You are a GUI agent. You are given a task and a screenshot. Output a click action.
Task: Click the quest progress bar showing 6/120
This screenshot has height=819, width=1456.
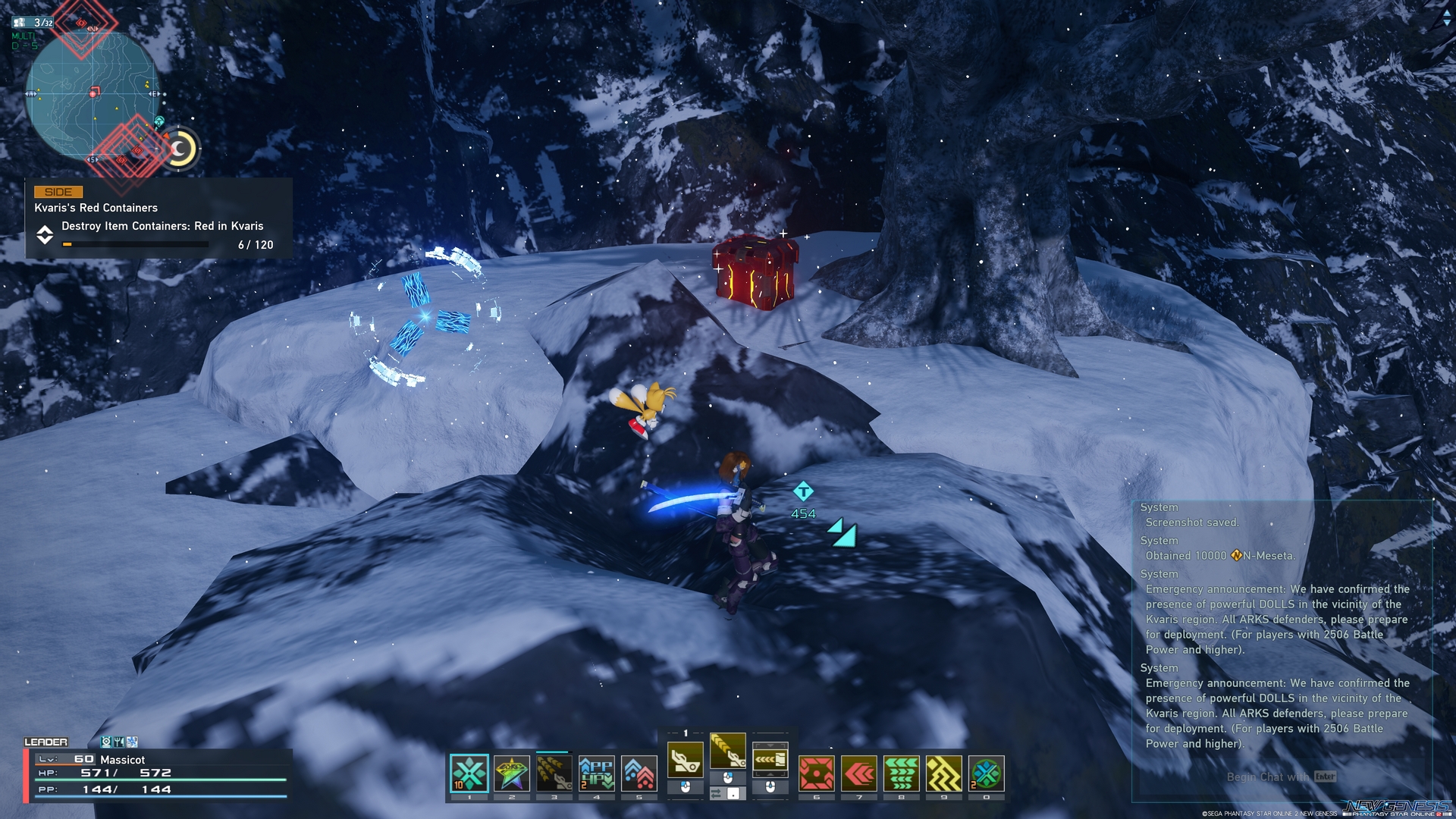pos(135,244)
